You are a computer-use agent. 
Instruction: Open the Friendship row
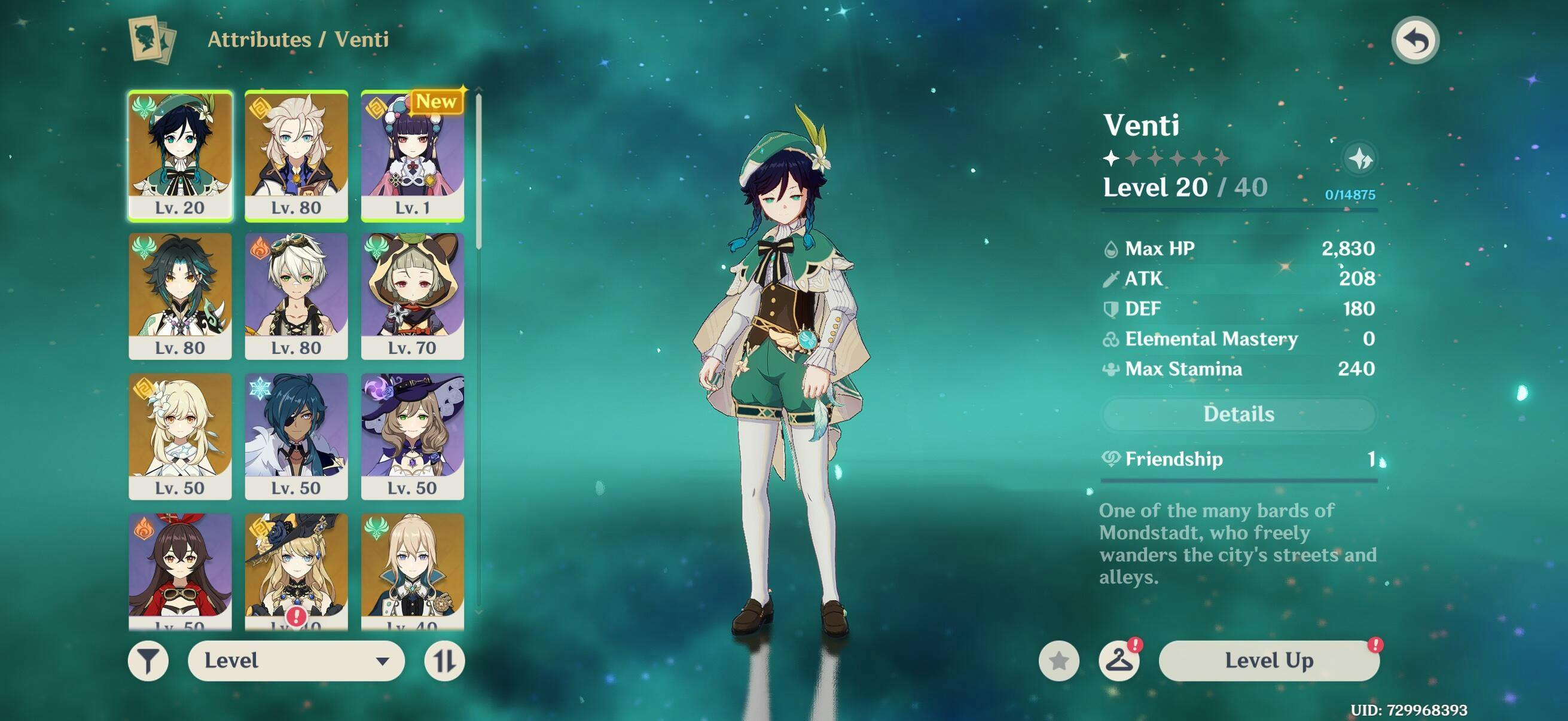[1238, 459]
